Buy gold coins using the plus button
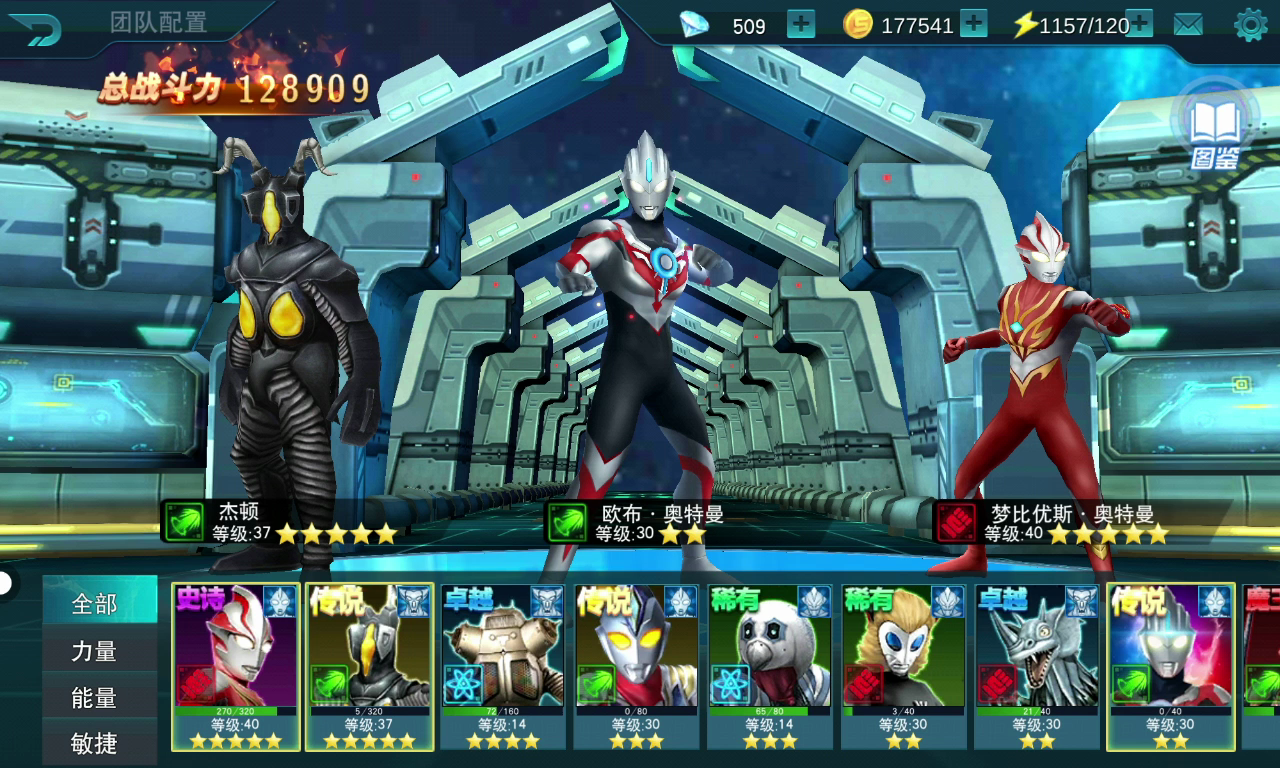The height and width of the screenshot is (768, 1280). click(x=974, y=24)
